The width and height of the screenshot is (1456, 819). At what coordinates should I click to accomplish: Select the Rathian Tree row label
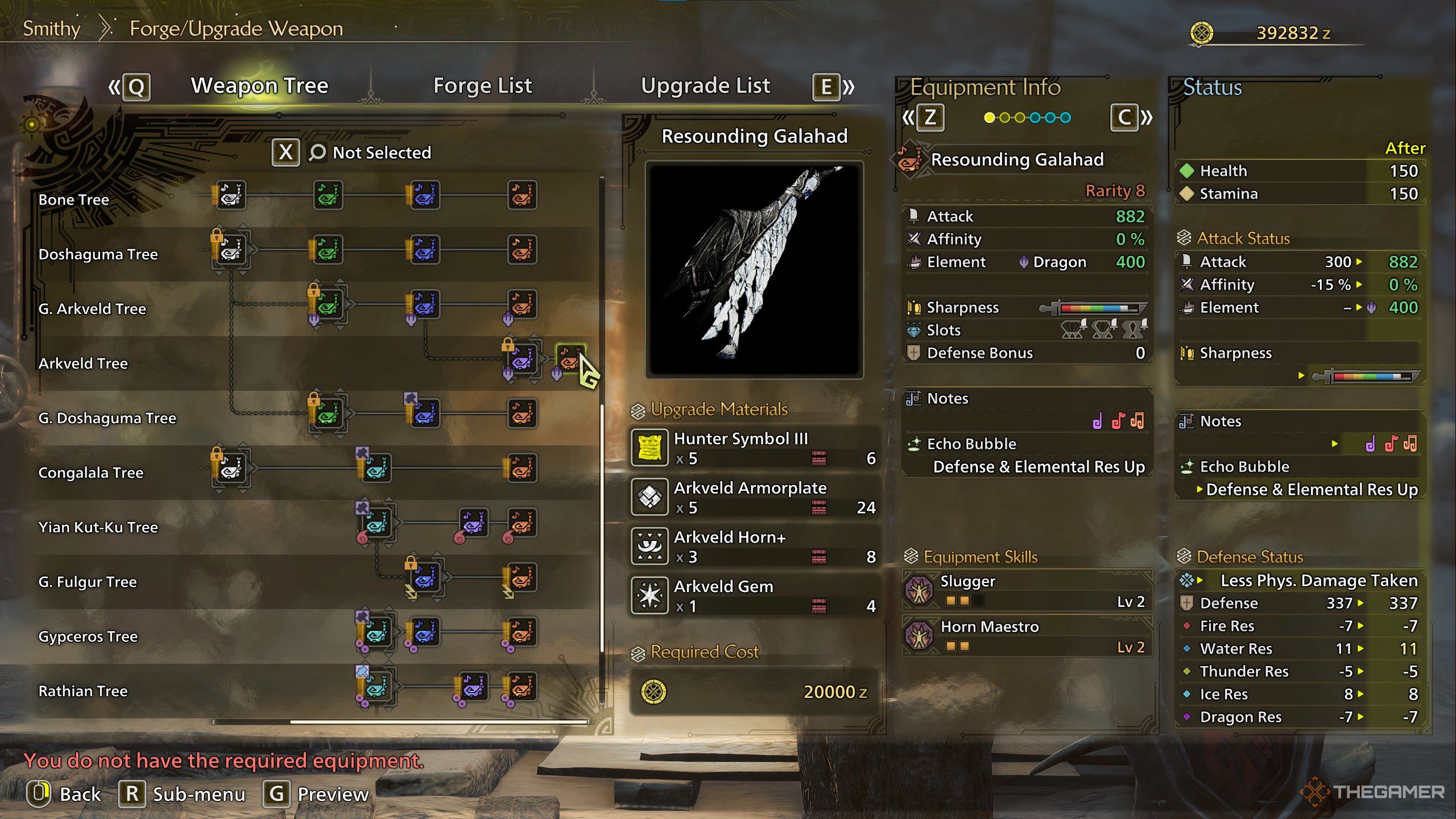click(83, 691)
